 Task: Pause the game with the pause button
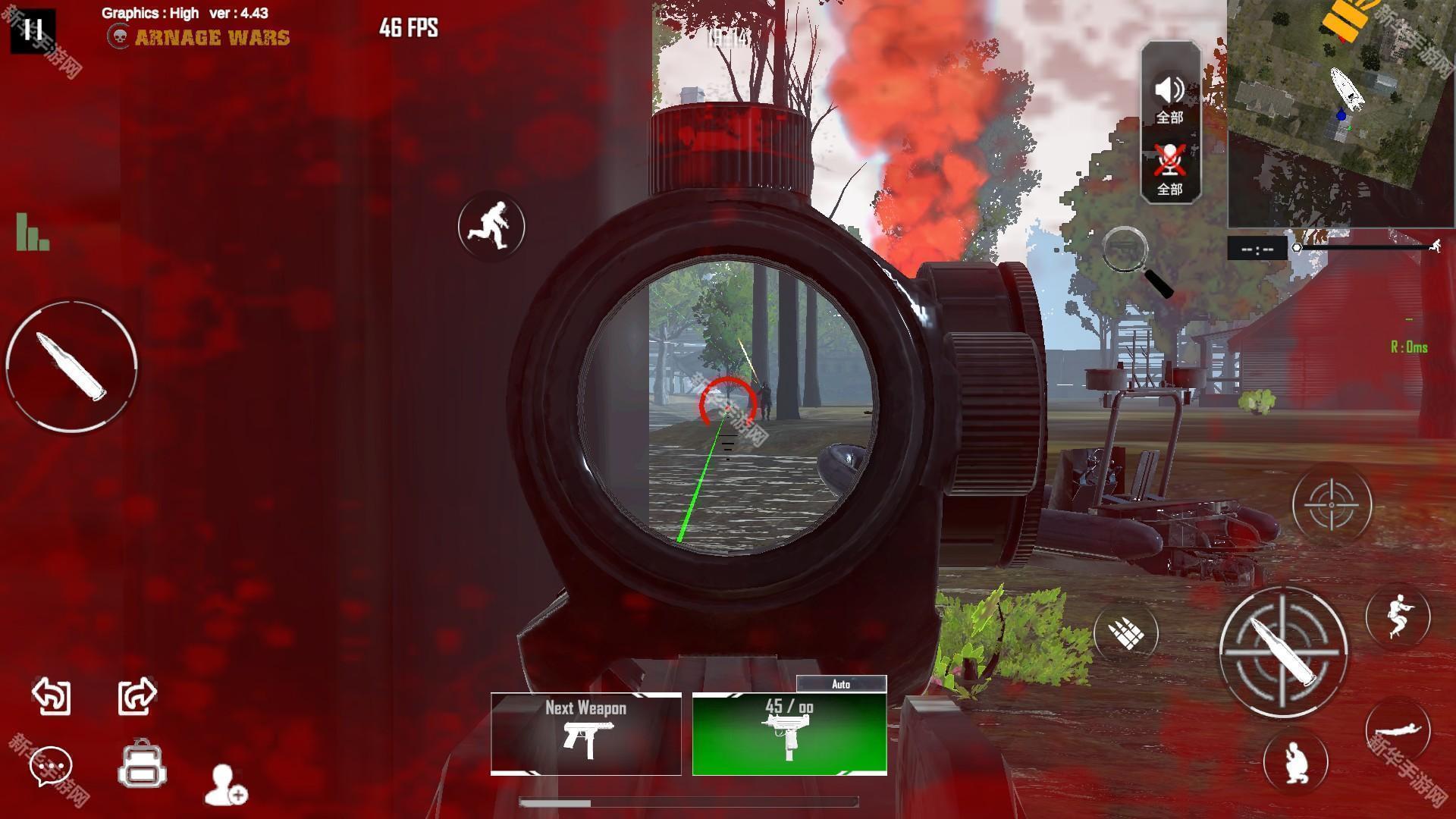pyautogui.click(x=33, y=30)
